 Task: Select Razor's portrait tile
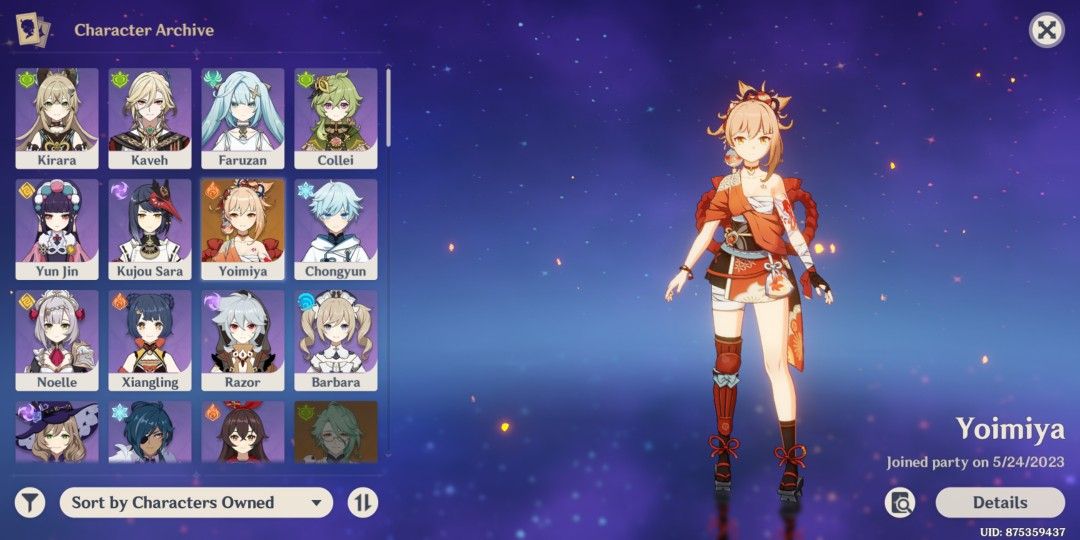(x=242, y=340)
